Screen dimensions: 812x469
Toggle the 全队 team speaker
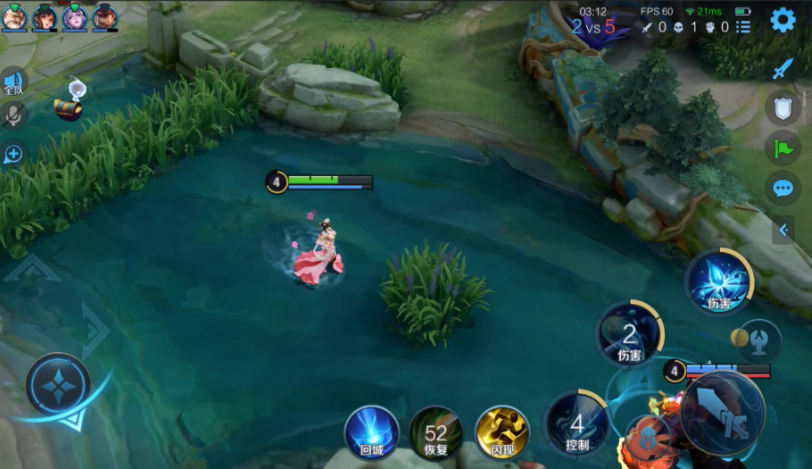point(13,82)
